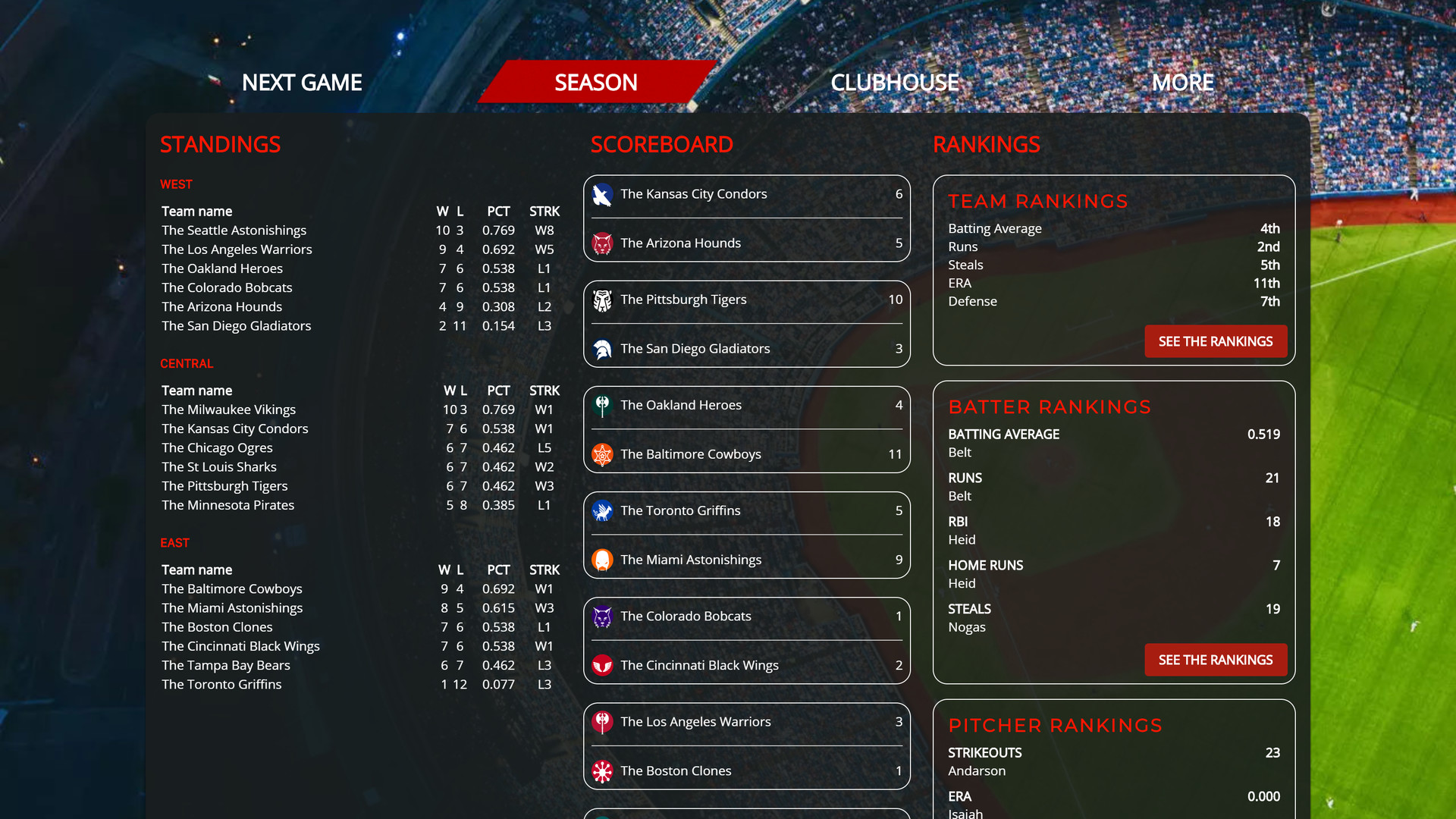This screenshot has width=1456, height=819.
Task: Open the MORE menu
Action: (x=1182, y=82)
